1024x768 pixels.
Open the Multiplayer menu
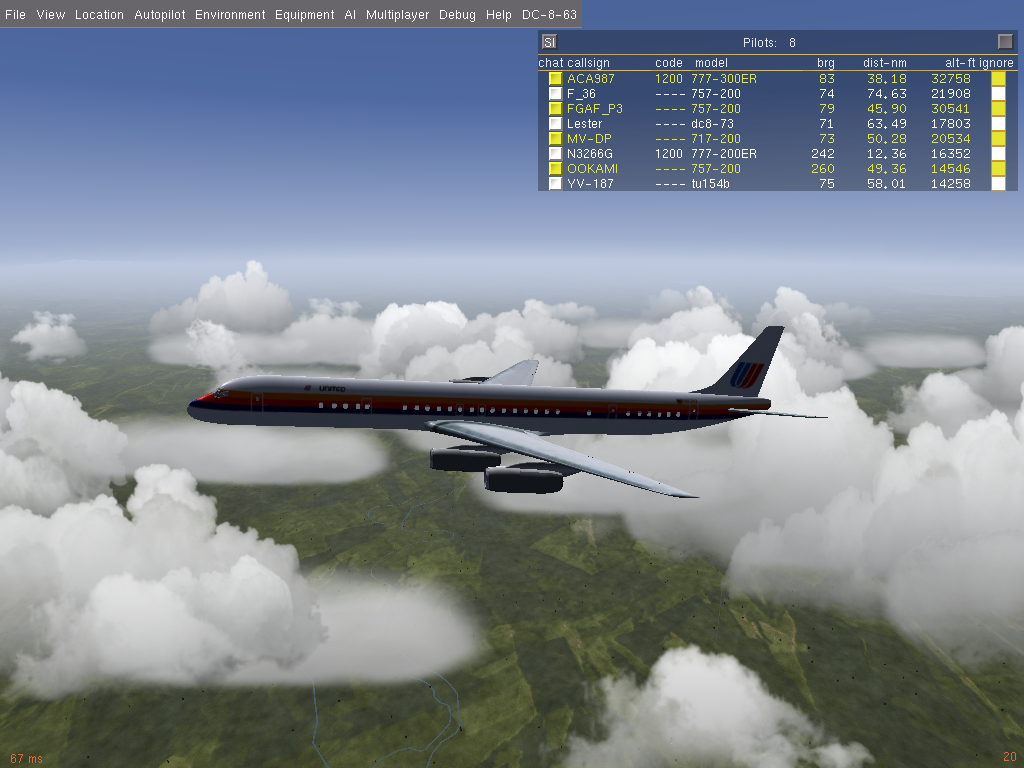(x=397, y=15)
